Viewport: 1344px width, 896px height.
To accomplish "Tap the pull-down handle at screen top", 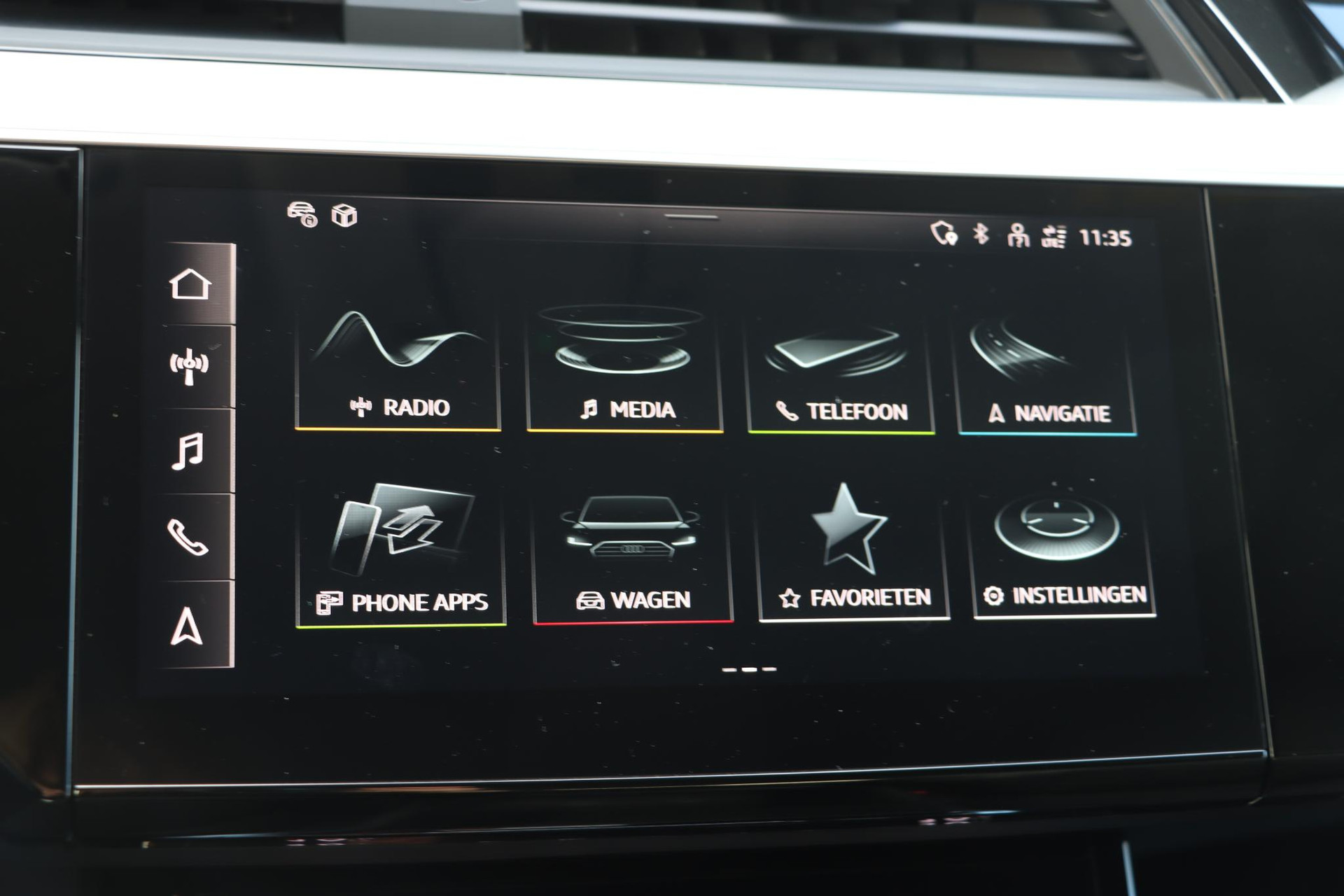I will (691, 217).
